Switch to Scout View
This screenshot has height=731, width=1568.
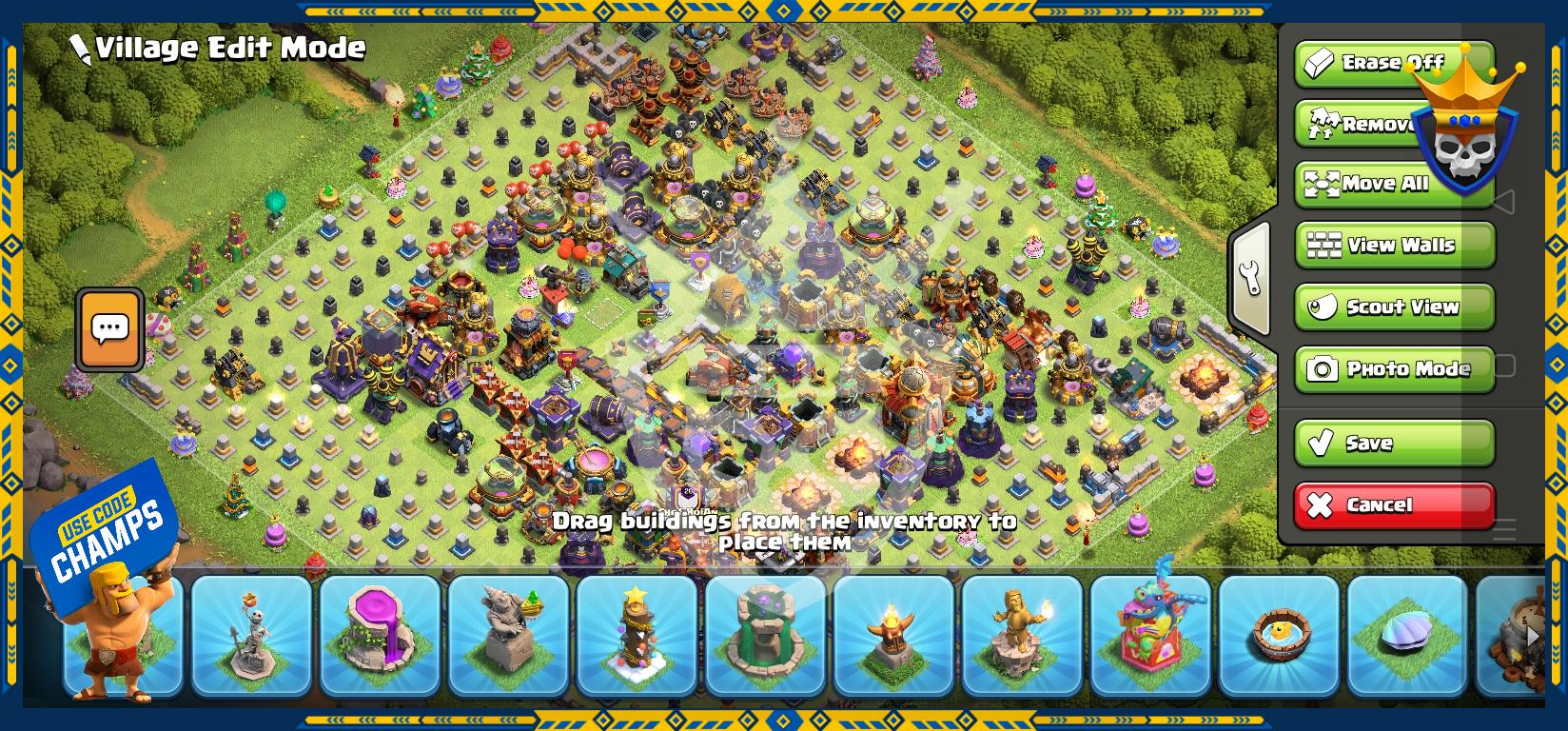[x=1395, y=307]
